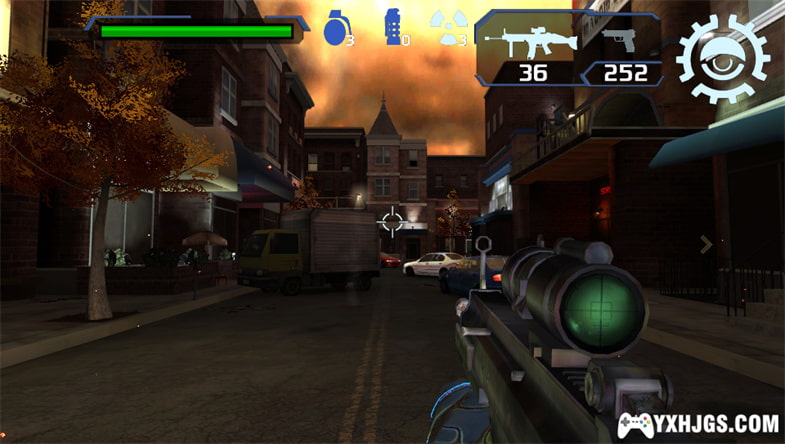Select the frag grenade icon

tap(335, 27)
